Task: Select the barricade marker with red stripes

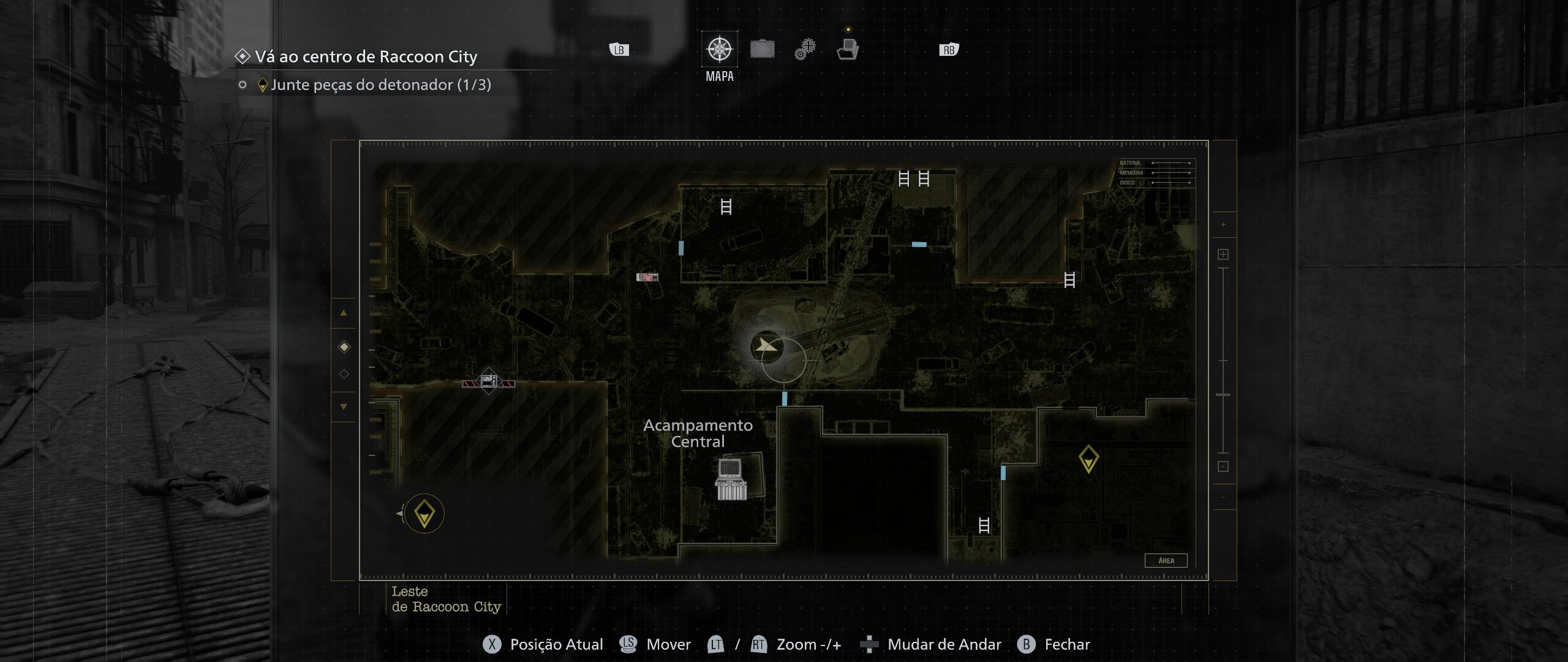Action: (488, 382)
